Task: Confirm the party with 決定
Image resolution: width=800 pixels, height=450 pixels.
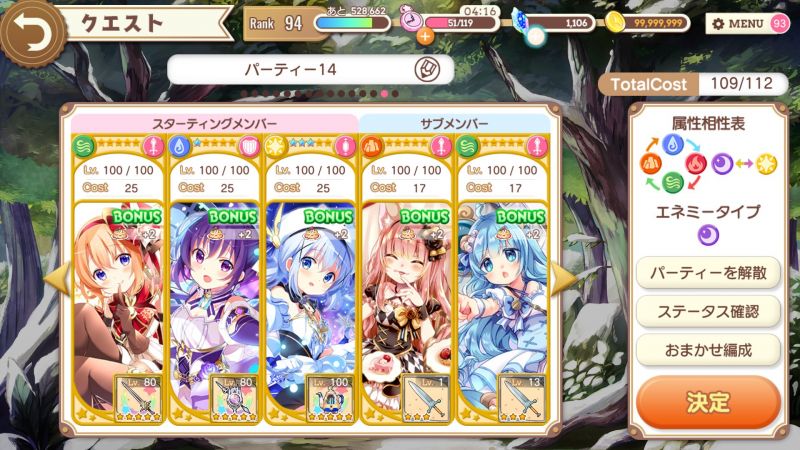Action: click(x=708, y=402)
